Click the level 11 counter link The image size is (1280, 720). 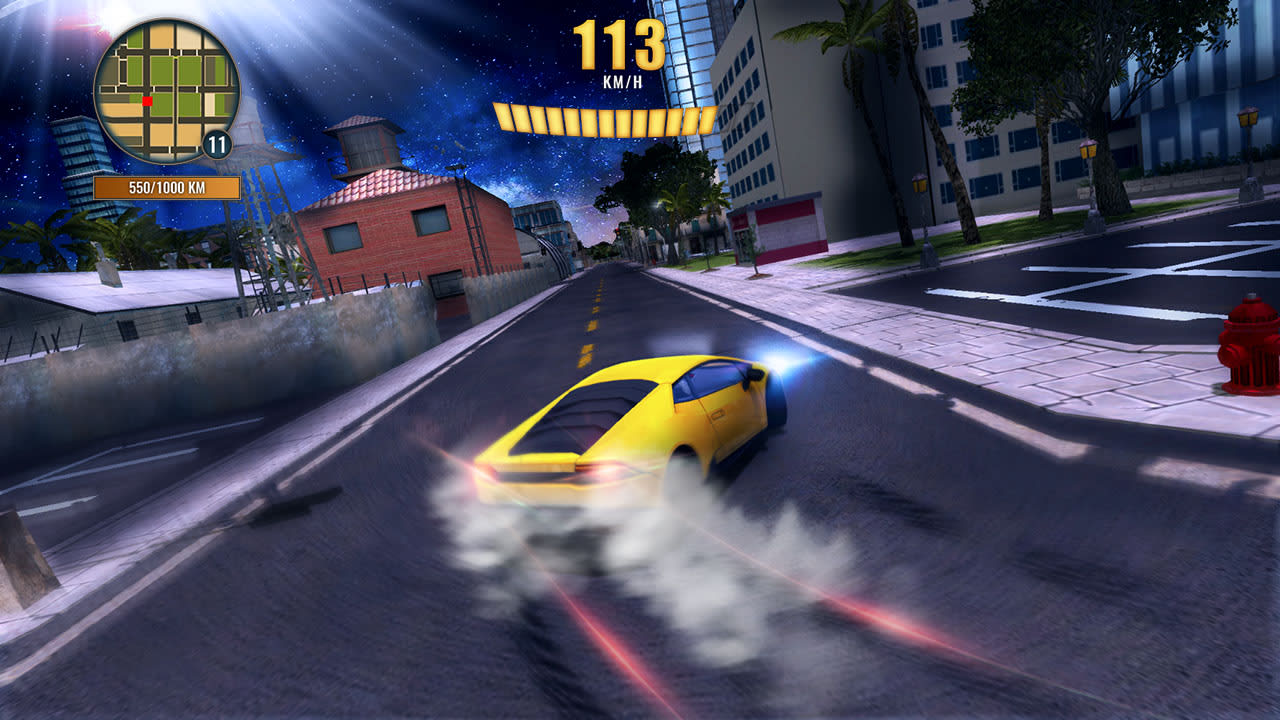216,142
